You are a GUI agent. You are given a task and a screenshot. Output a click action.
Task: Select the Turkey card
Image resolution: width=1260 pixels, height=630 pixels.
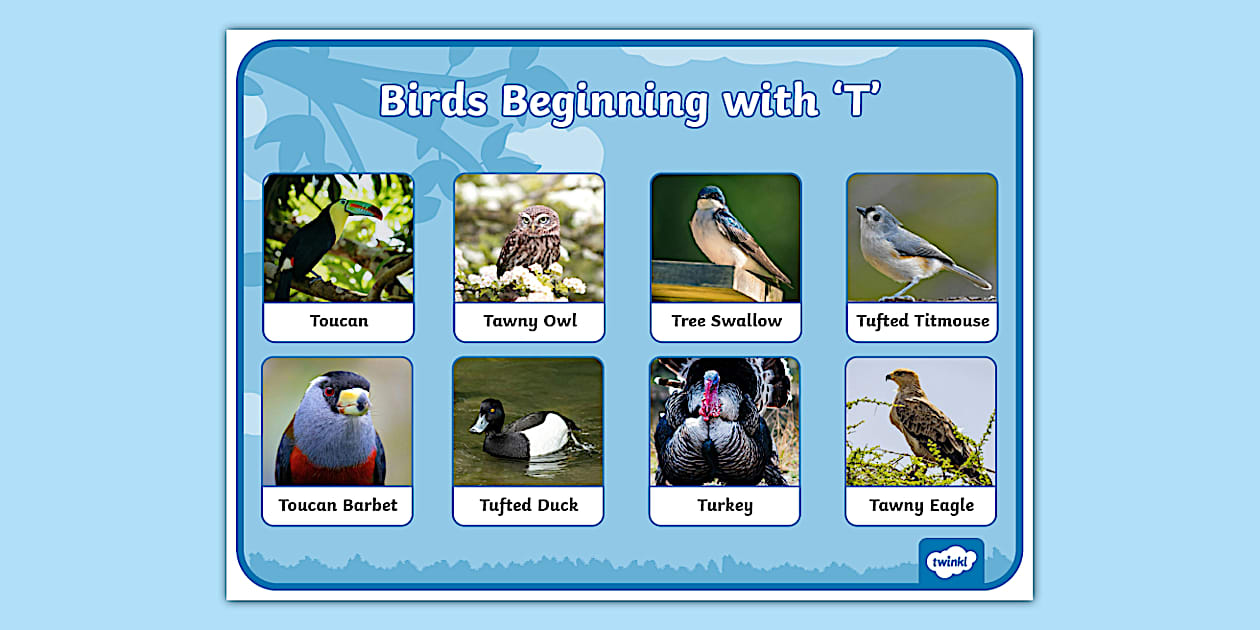point(725,441)
